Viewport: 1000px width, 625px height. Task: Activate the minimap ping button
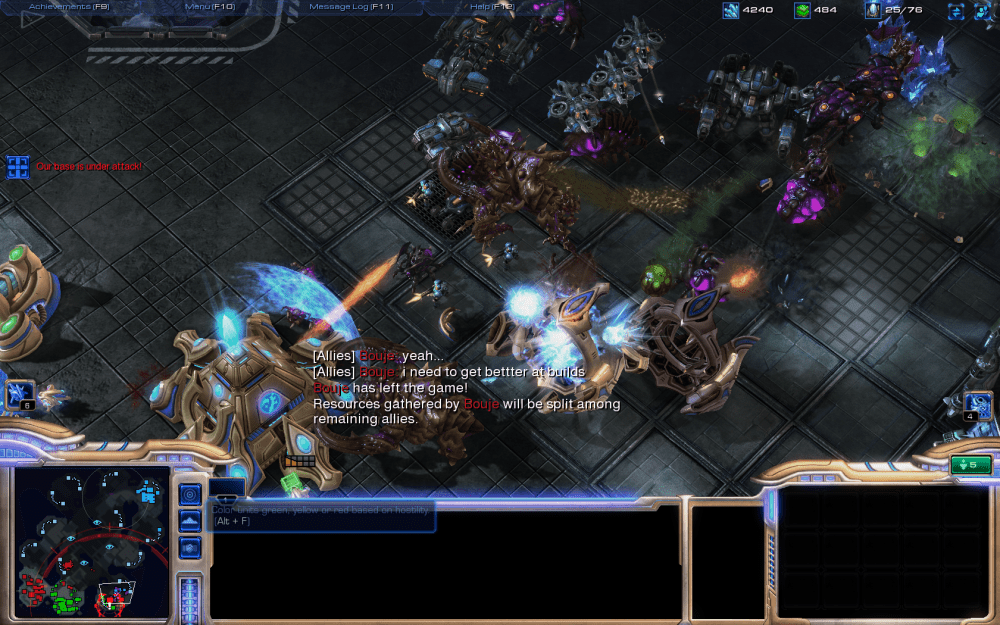190,495
